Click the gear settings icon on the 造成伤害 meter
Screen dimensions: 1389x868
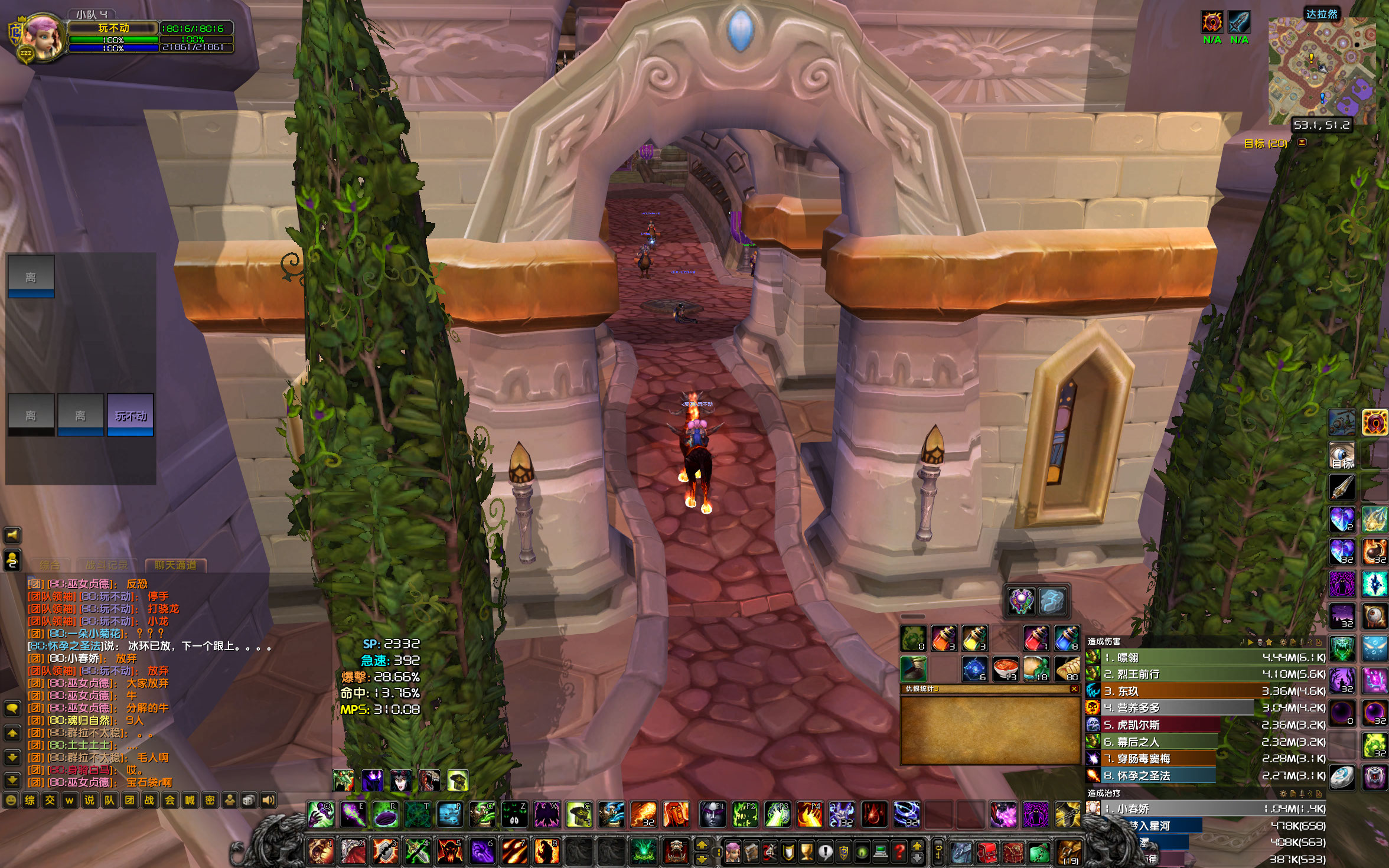pos(1283,642)
